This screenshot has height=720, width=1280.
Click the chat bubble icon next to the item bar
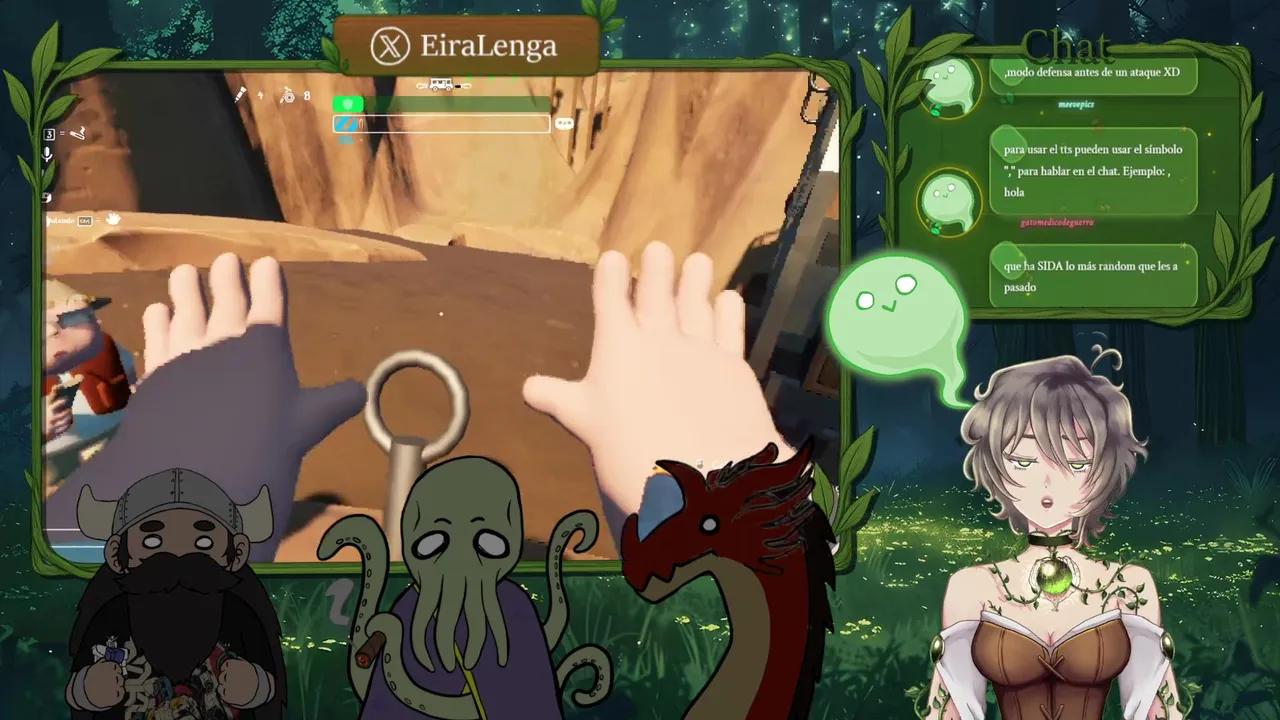point(563,124)
